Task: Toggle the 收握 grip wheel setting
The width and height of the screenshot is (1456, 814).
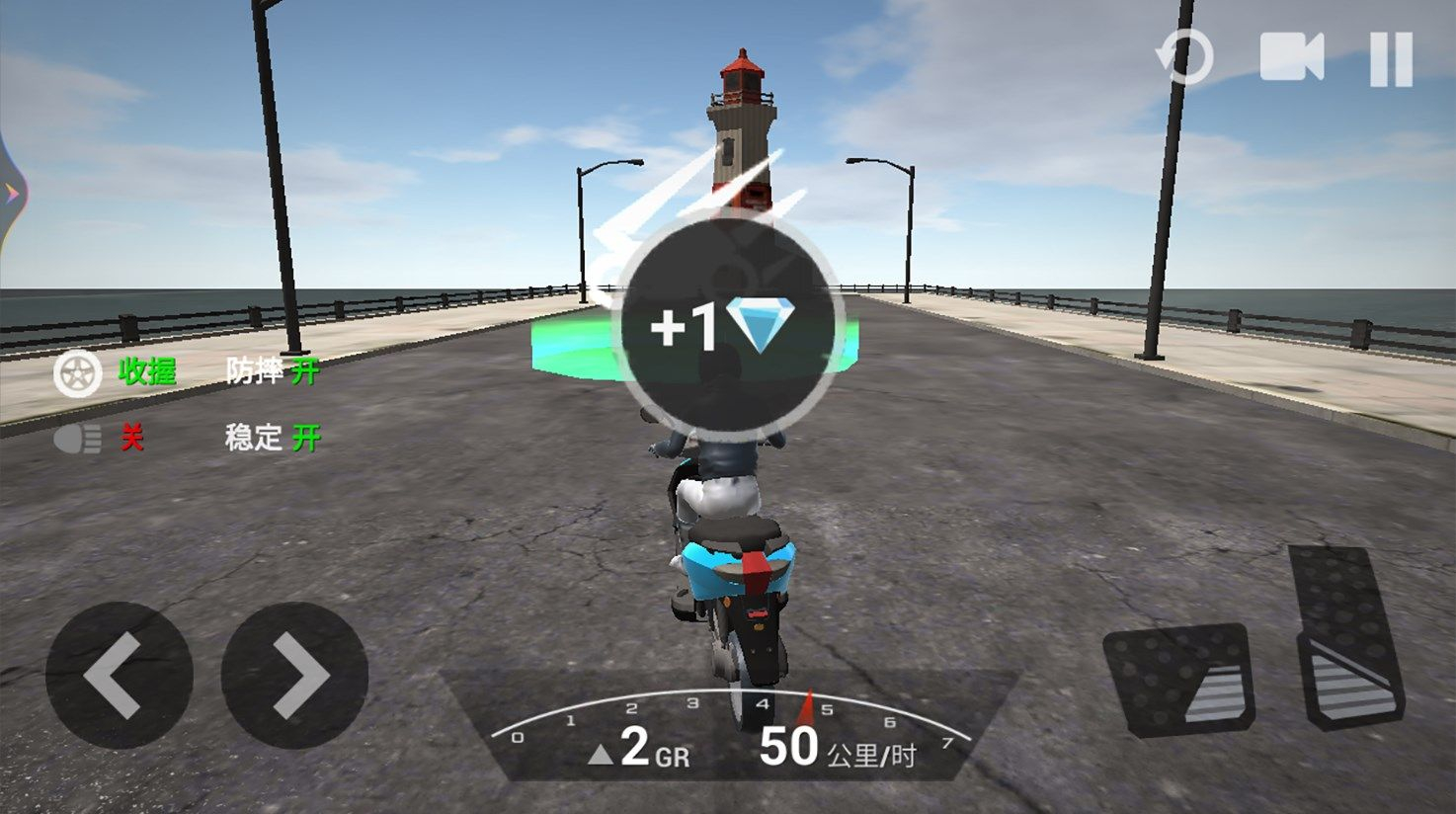Action: click(115, 373)
